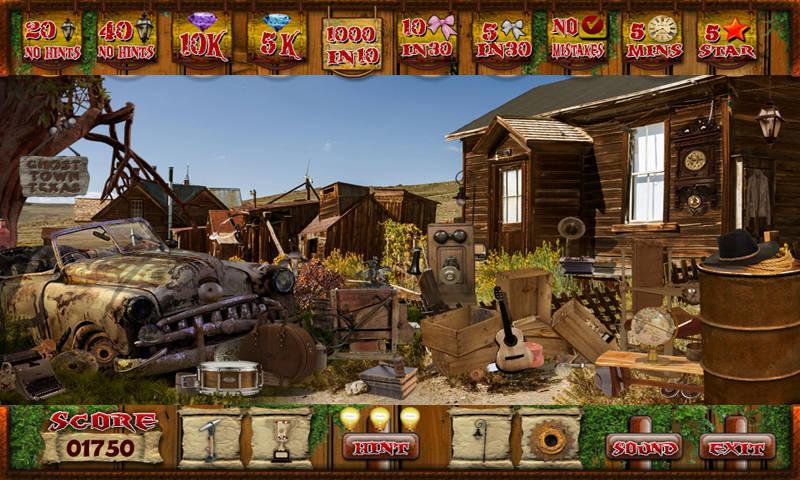Select the rusty gear ring item slot
The image size is (800, 480).
tap(549, 439)
